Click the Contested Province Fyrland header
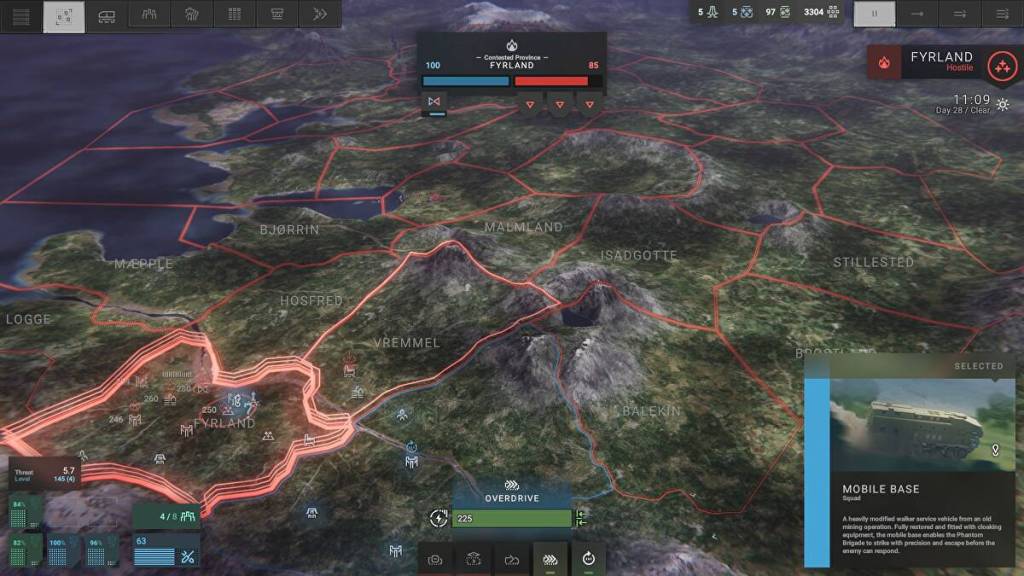Screen dimensions: 1024x576 pyautogui.click(x=511, y=61)
